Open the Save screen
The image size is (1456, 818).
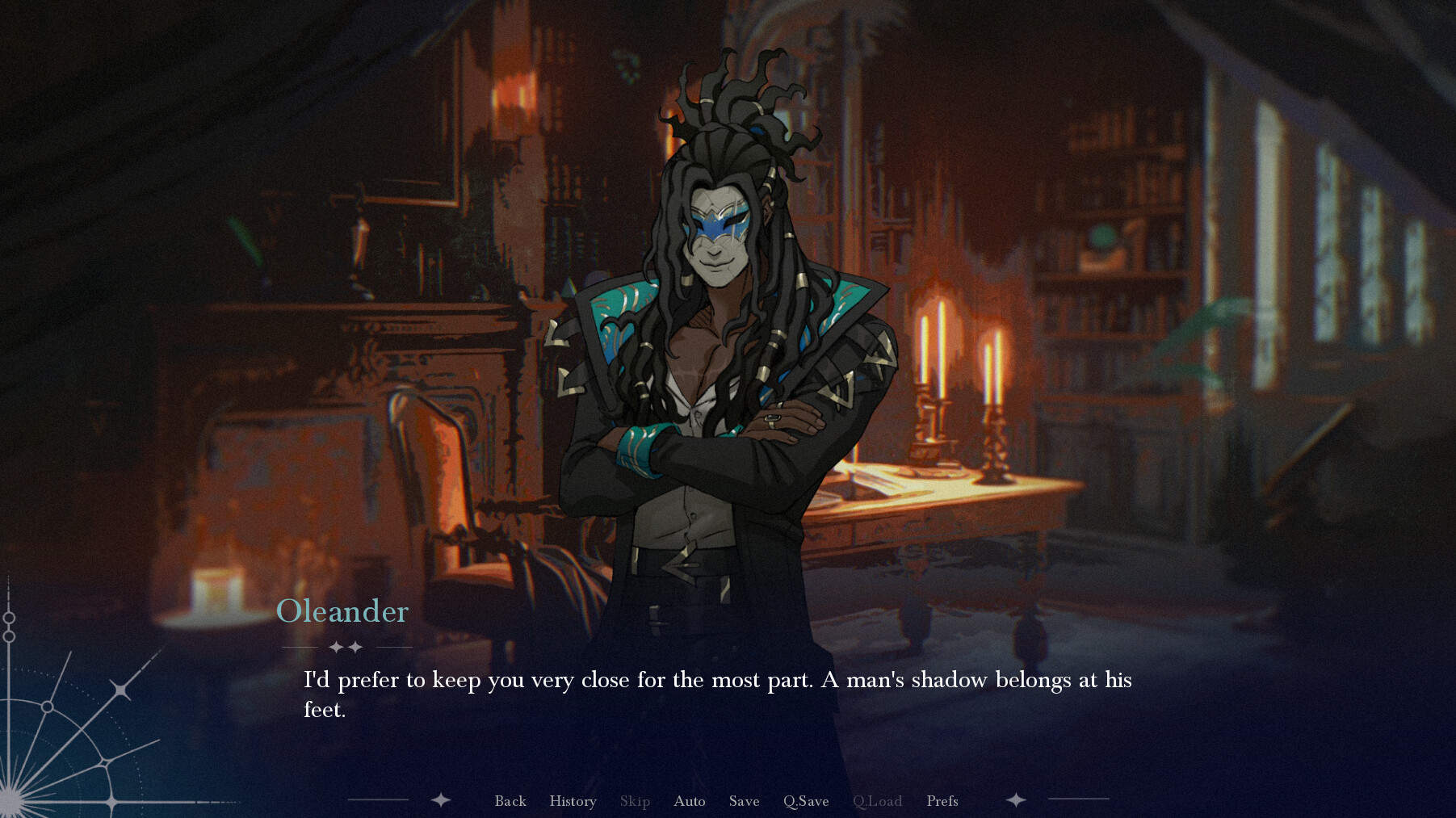744,801
